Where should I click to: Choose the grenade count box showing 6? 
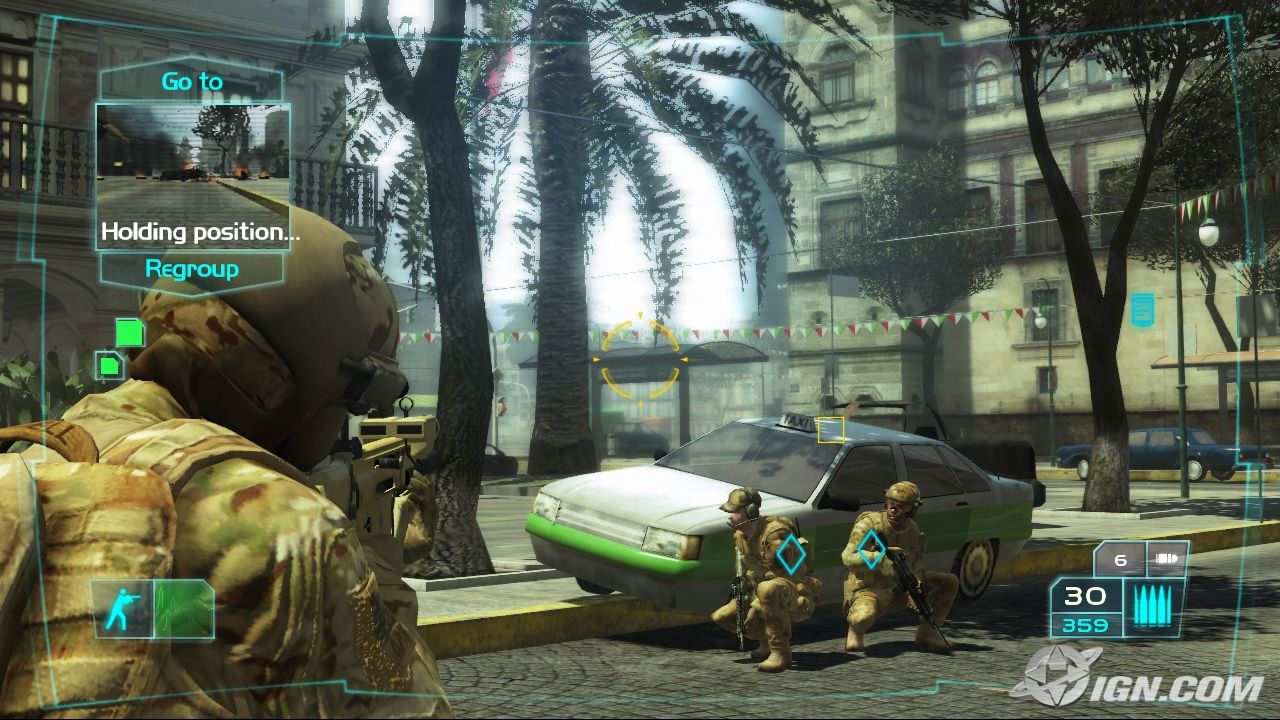tap(1121, 560)
